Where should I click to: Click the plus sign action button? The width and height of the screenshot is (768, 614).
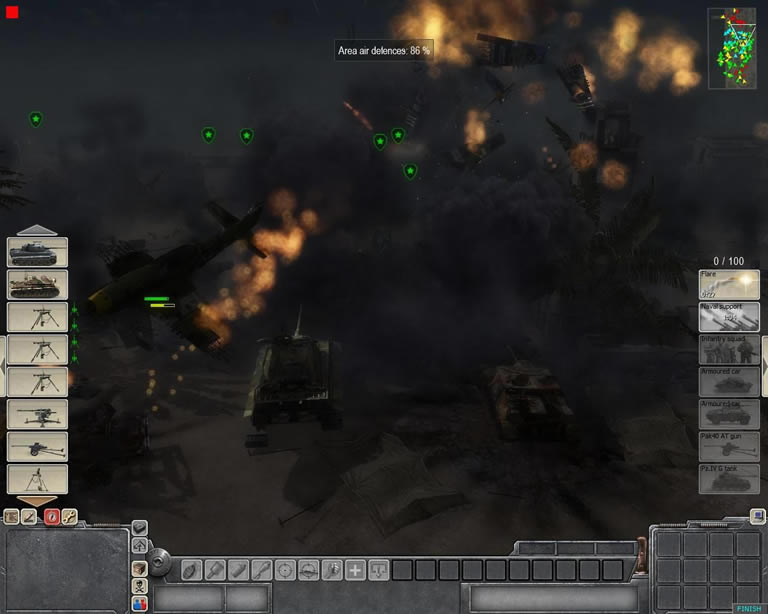click(355, 570)
